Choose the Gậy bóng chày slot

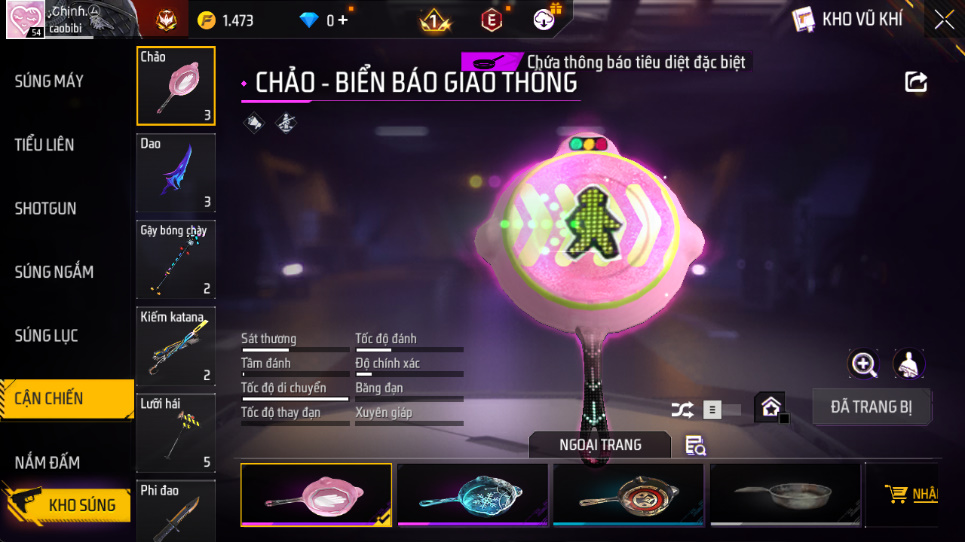(x=176, y=259)
